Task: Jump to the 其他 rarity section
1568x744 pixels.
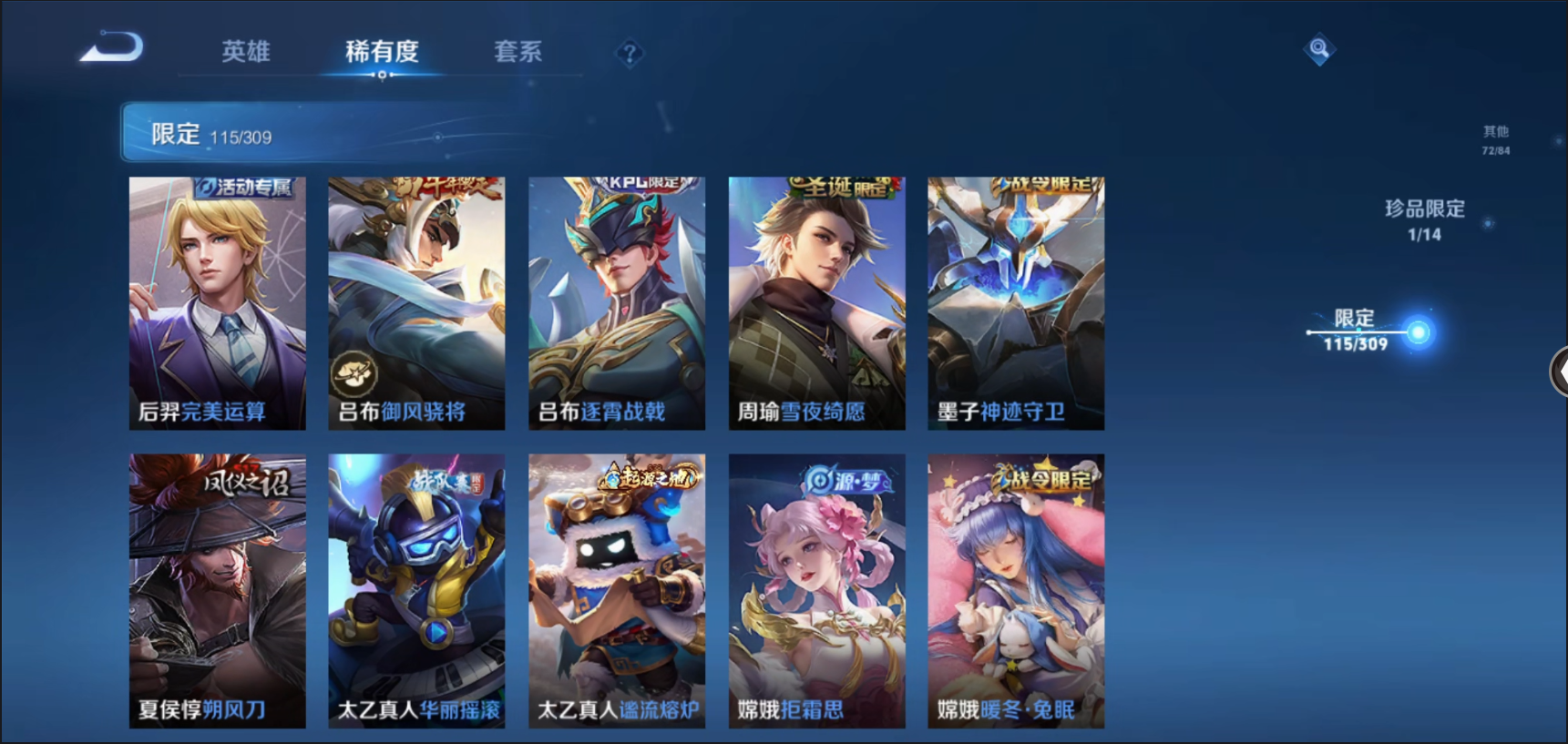Action: pyautogui.click(x=1495, y=140)
